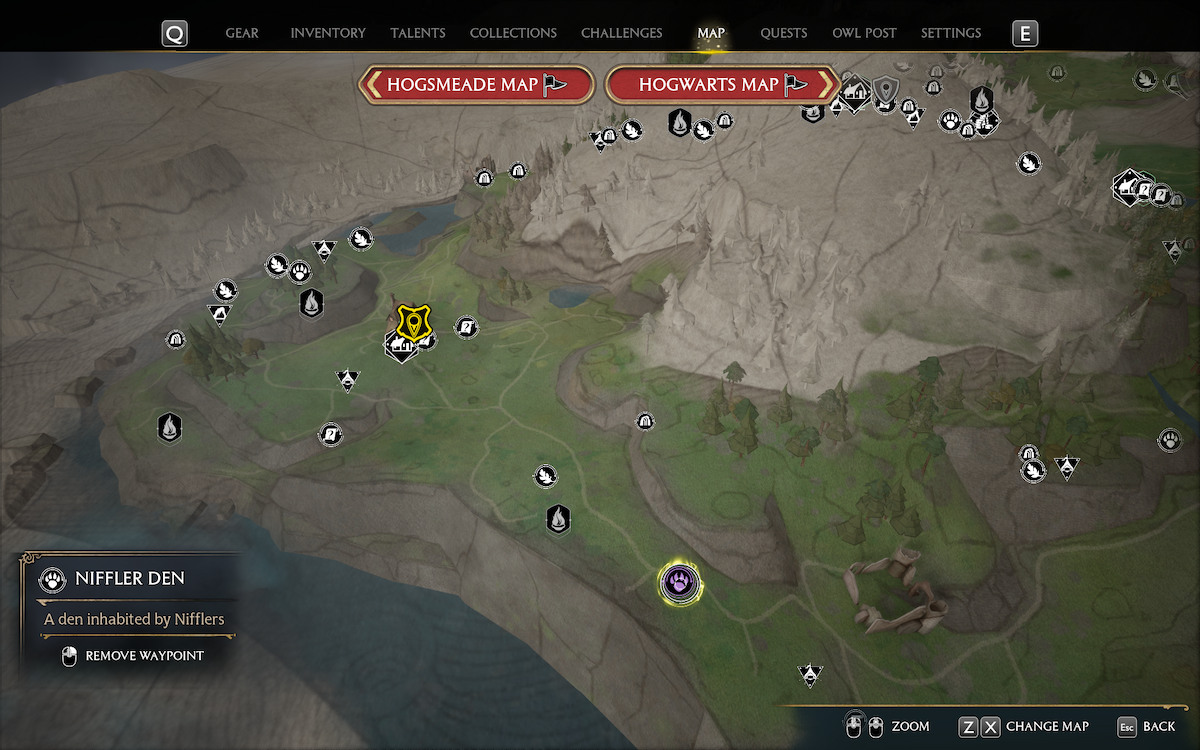Go to the Talents tab
1200x750 pixels.
coord(418,33)
